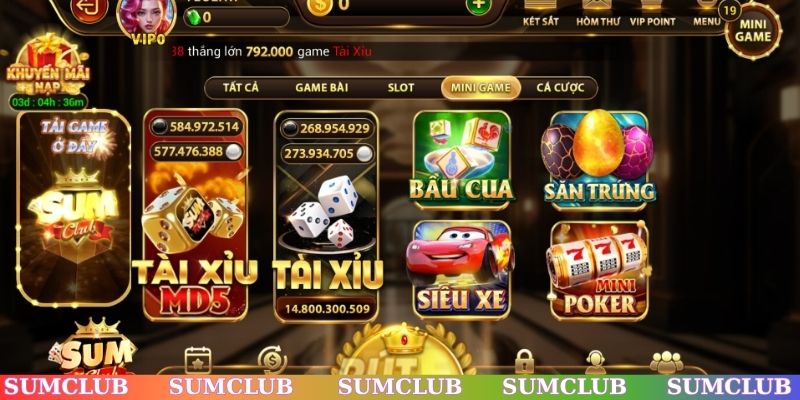The width and height of the screenshot is (800, 400).
Task: Play the Bầu Cua game
Action: (460, 156)
